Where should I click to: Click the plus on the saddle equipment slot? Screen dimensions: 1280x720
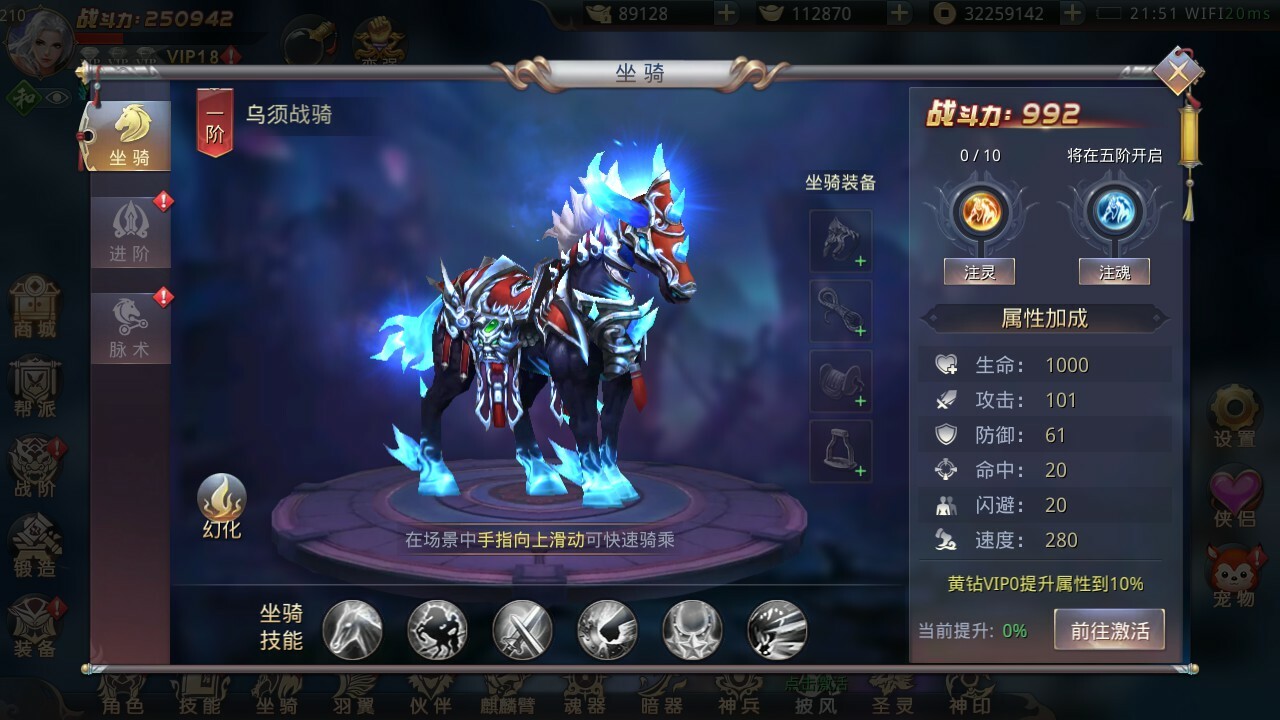858,402
